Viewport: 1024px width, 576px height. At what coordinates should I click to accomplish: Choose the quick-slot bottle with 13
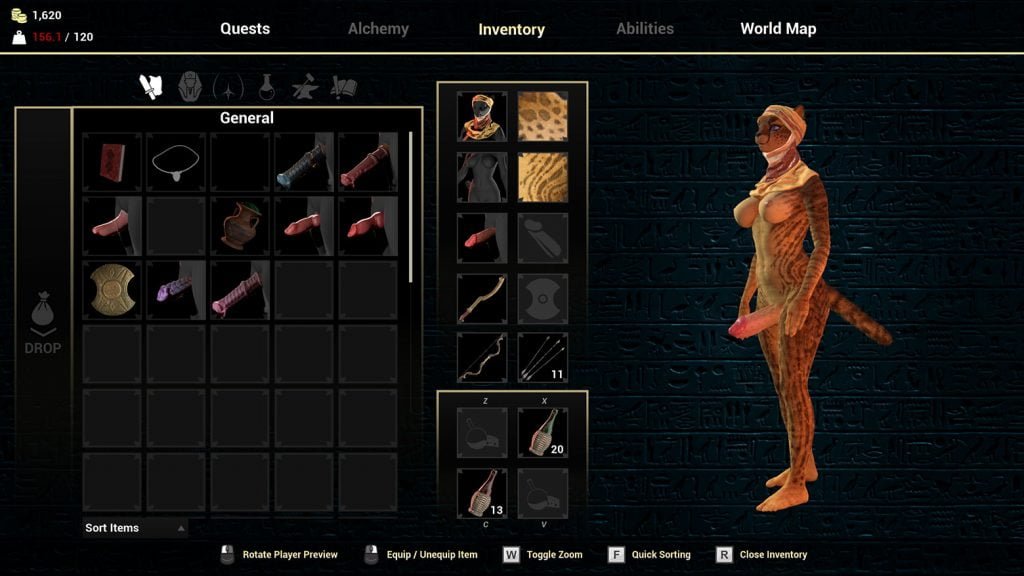482,493
